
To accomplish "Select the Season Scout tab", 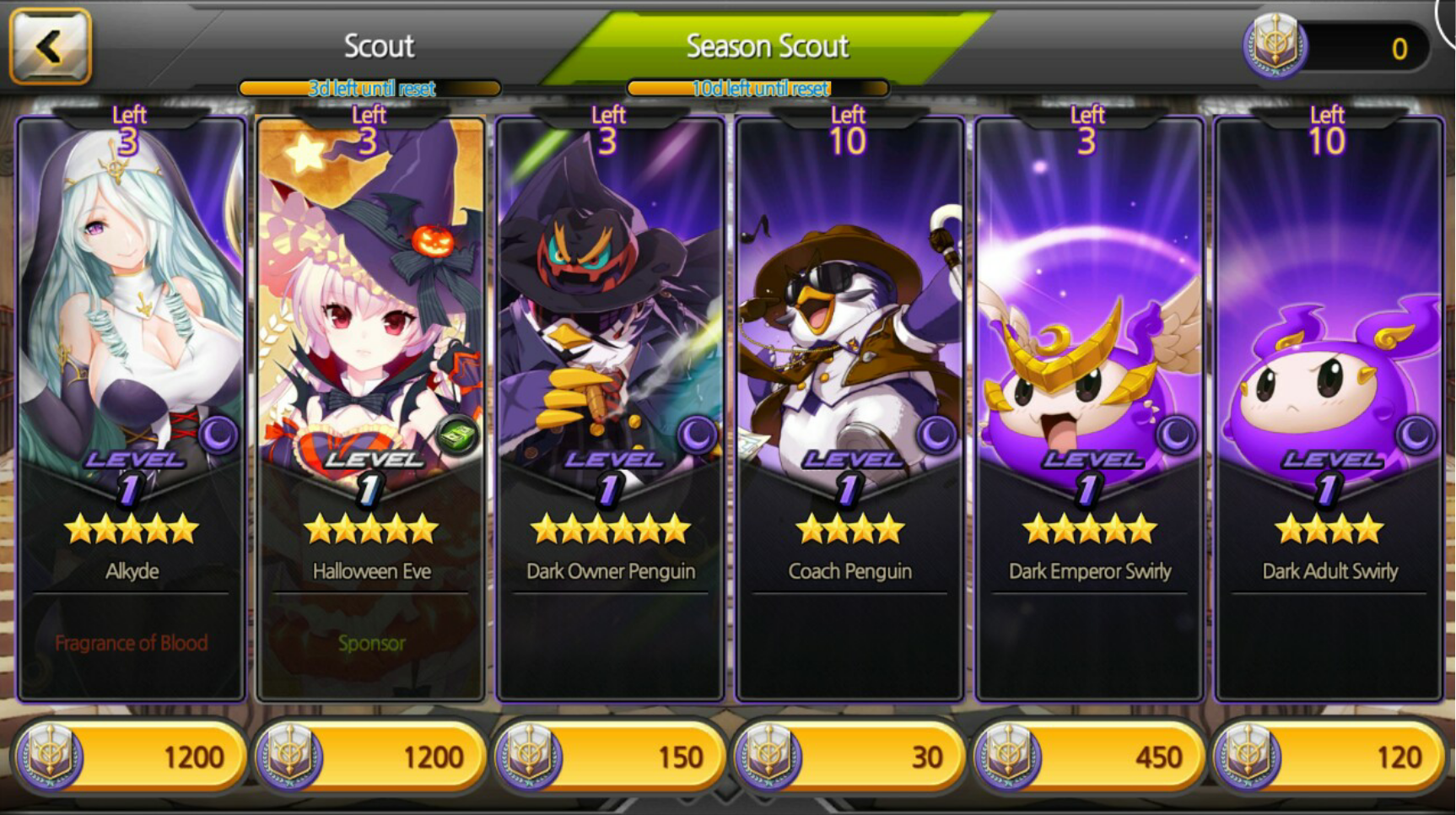I will click(x=767, y=46).
